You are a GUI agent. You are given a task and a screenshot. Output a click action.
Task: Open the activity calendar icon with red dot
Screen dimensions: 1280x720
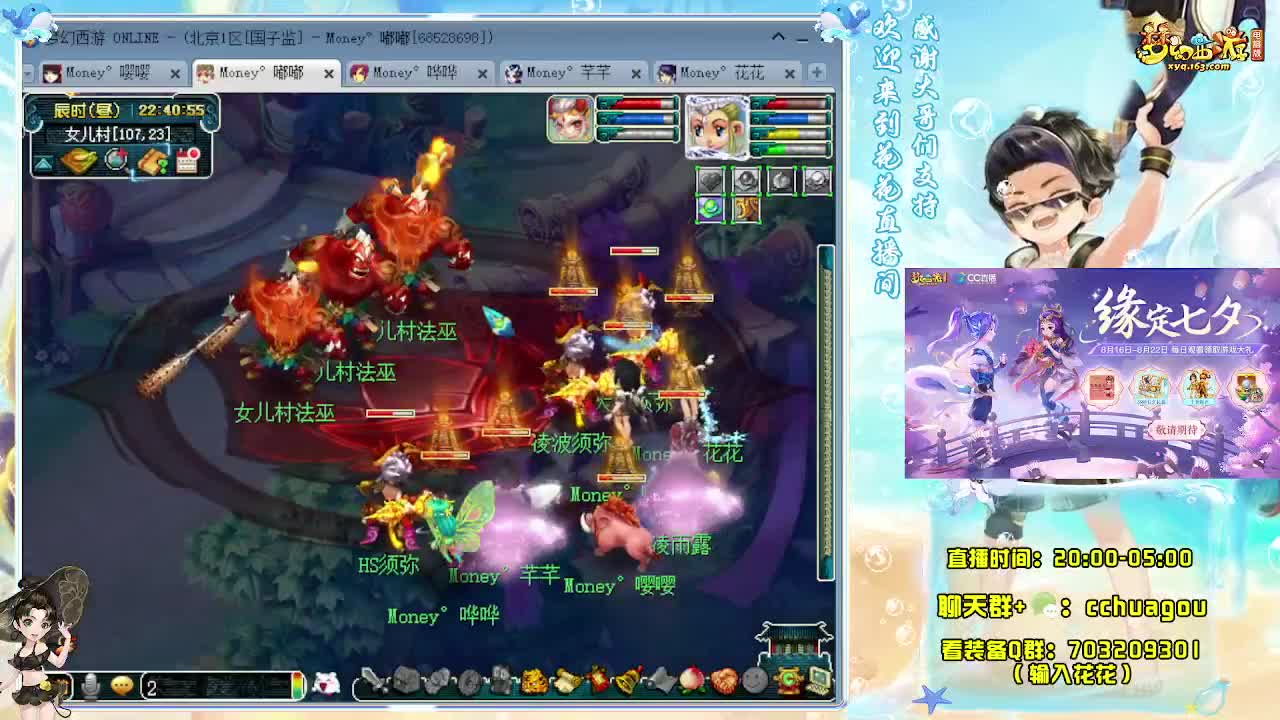[187, 161]
